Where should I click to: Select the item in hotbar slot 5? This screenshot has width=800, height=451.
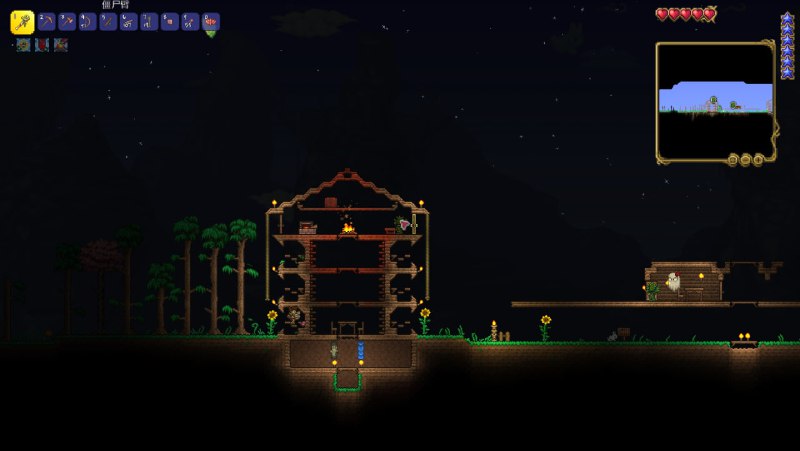tap(108, 21)
